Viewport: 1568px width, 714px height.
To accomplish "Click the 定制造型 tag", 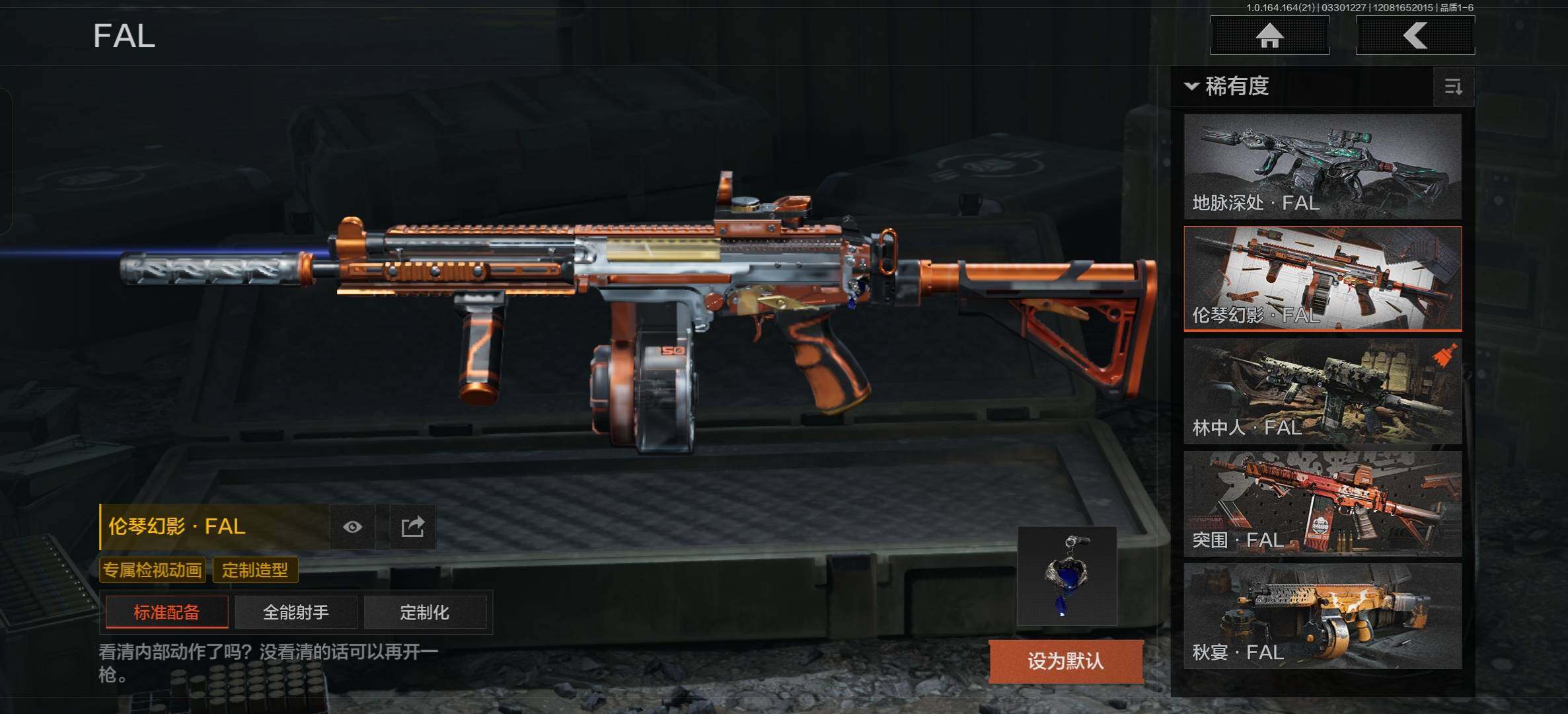I will point(255,570).
